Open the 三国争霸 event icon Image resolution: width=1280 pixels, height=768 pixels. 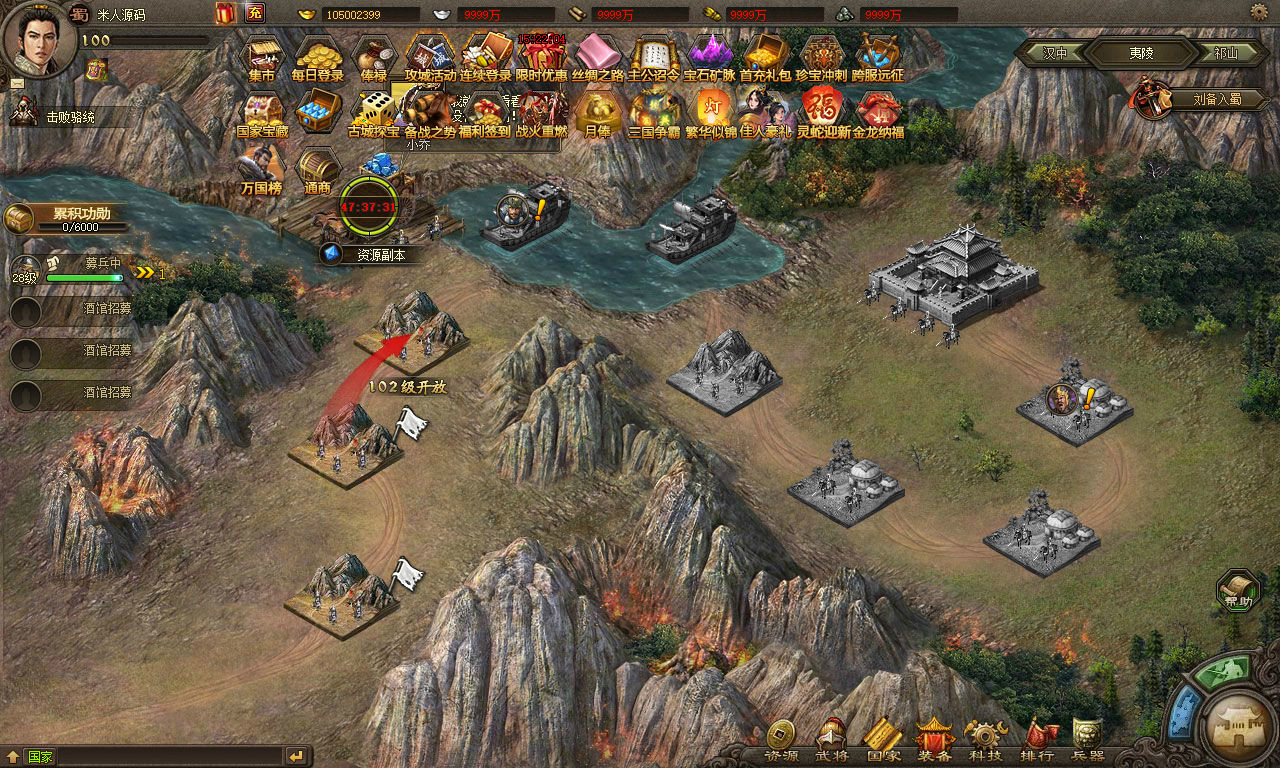point(654,112)
